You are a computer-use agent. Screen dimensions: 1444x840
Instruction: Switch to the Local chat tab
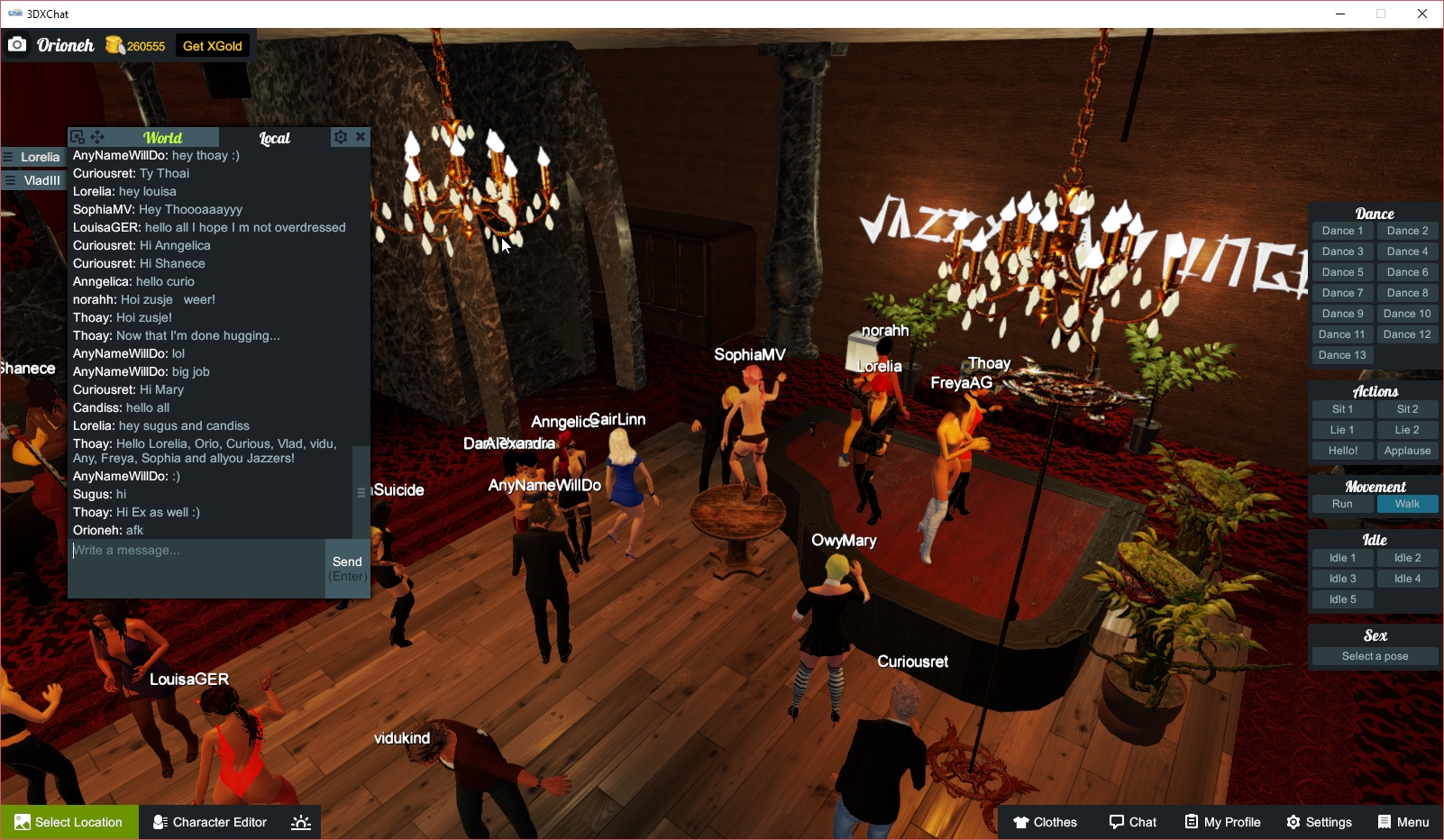274,137
